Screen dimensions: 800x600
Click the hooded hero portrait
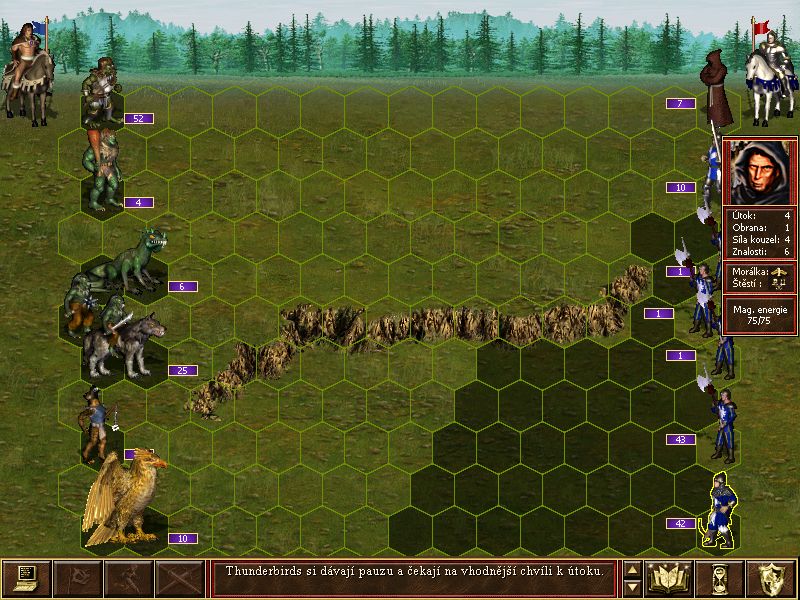coord(760,172)
